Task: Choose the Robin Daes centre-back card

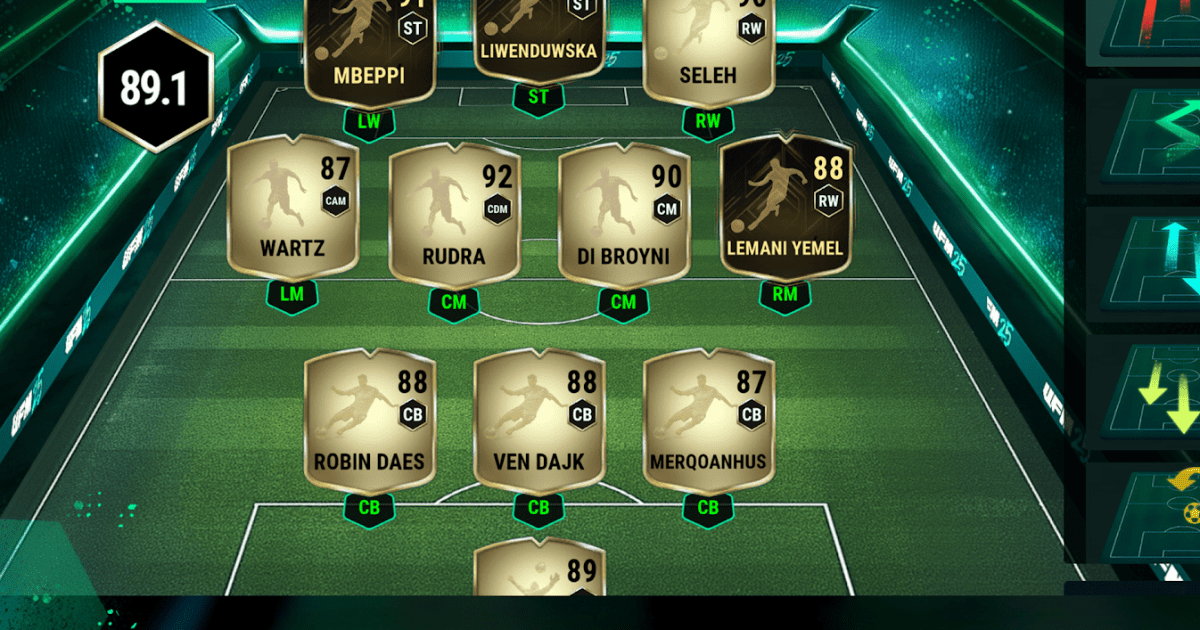Action: (x=369, y=422)
